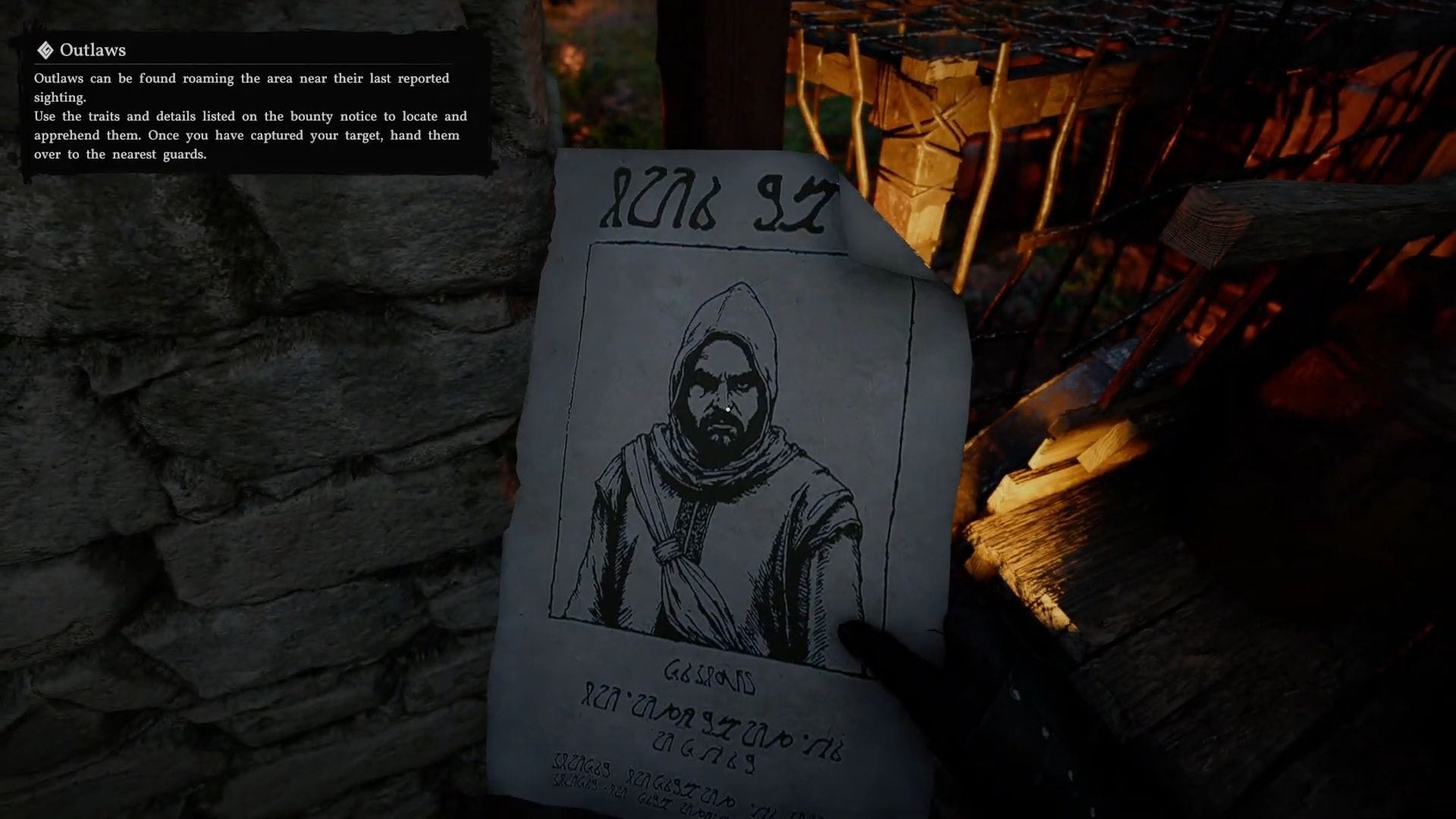Click the diamond emblem beside the Outlaws heading
The image size is (1456, 819).
(x=45, y=51)
